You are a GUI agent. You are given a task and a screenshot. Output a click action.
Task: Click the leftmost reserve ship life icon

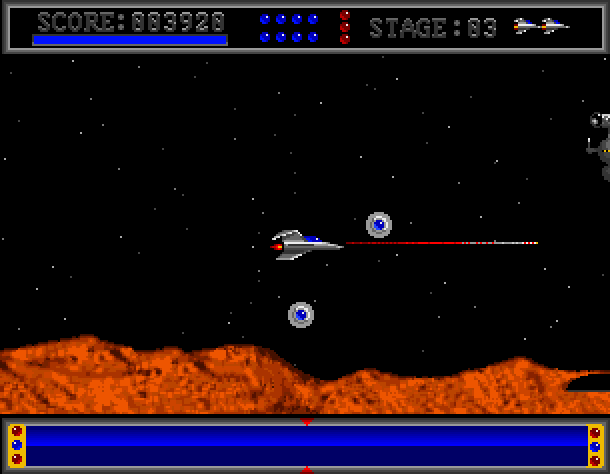tap(526, 26)
